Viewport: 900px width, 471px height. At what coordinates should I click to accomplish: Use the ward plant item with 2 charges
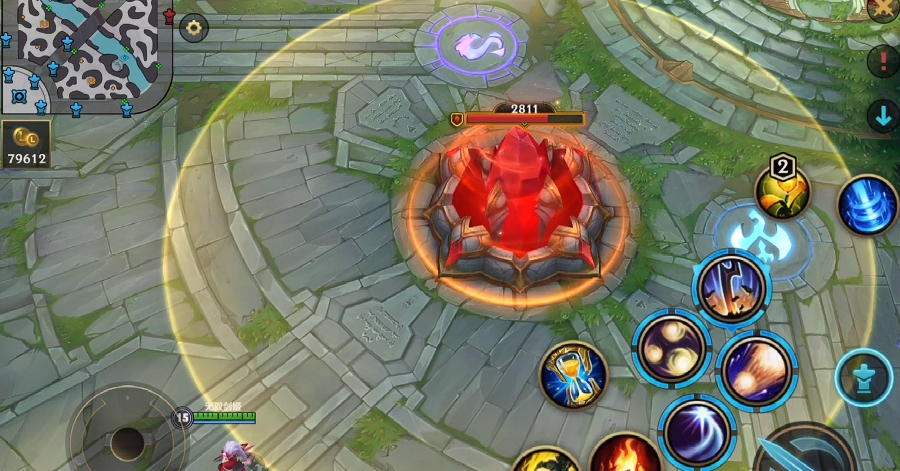point(782,191)
